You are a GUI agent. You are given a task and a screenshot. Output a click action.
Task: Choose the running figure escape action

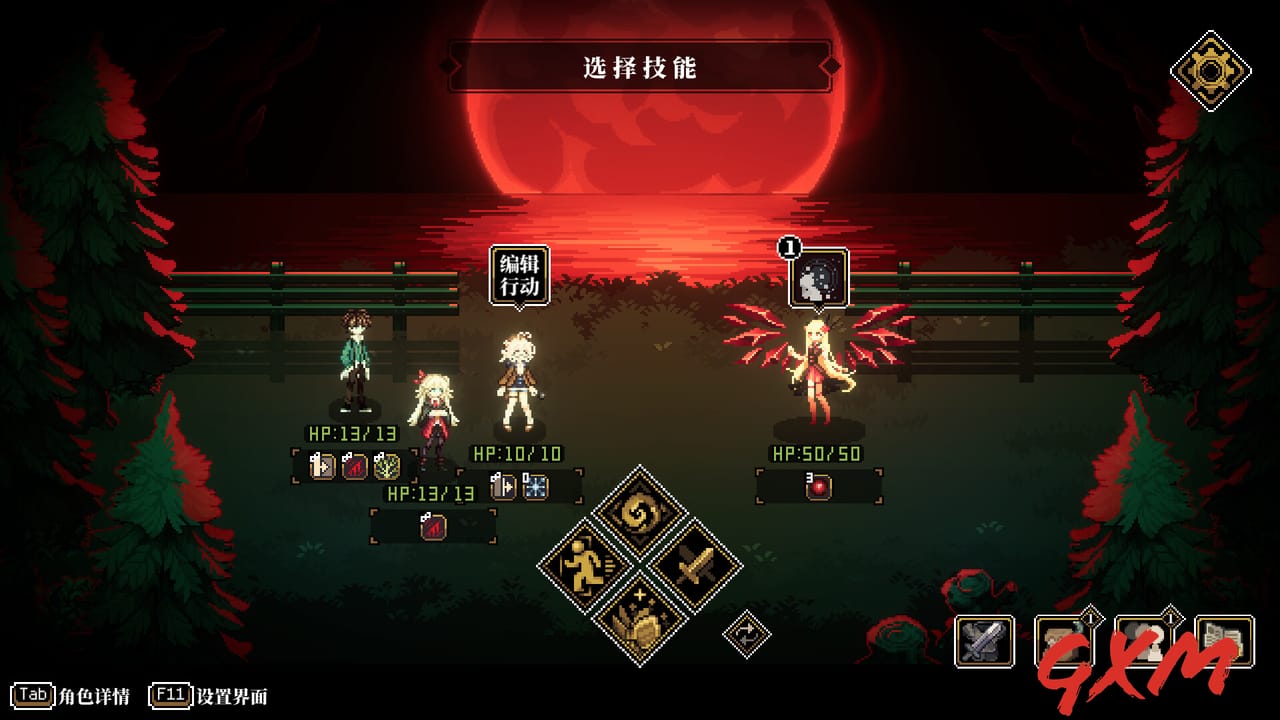pos(585,566)
